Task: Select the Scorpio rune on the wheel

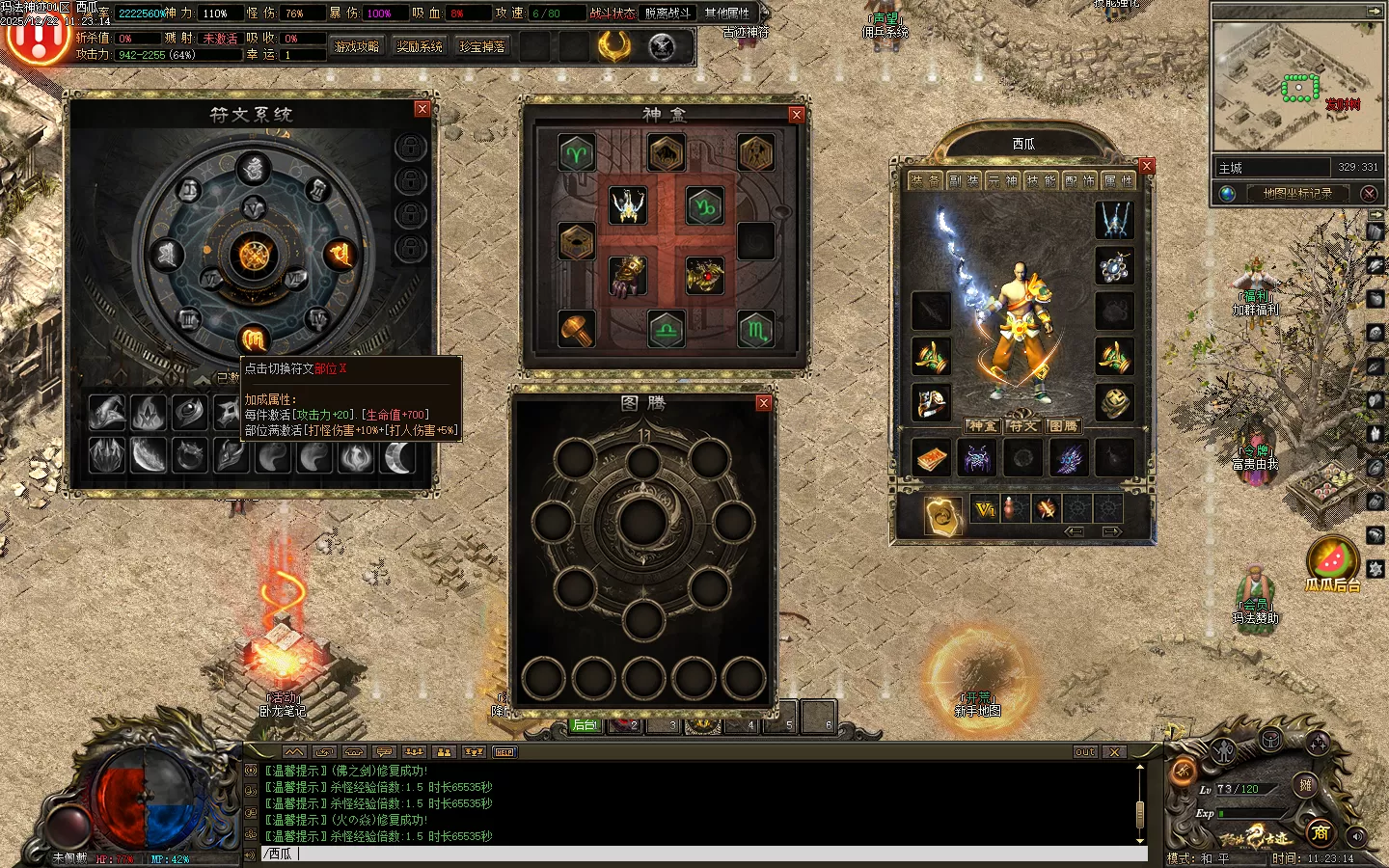Action: (253, 339)
